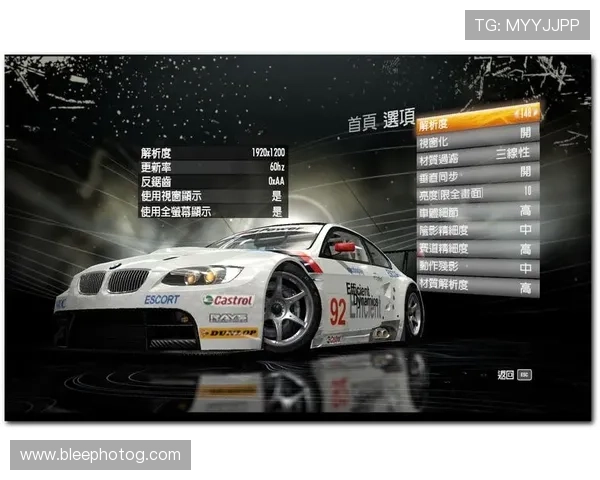Image resolution: width=600 pixels, height=480 pixels.
Task: Open the www.bleephotog.com website link
Action: click(x=100, y=455)
